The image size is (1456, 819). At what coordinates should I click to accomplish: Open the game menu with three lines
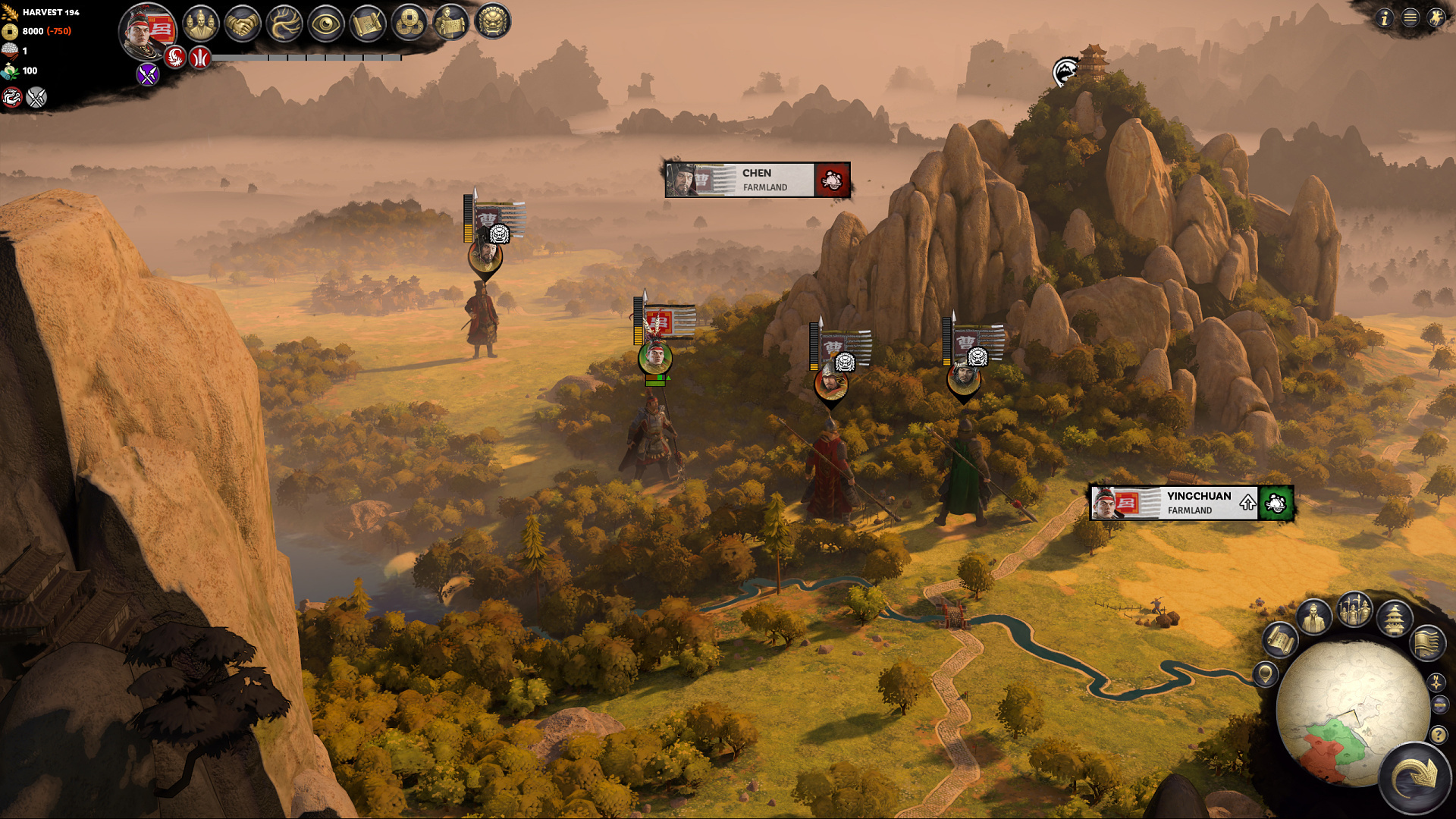[1410, 17]
